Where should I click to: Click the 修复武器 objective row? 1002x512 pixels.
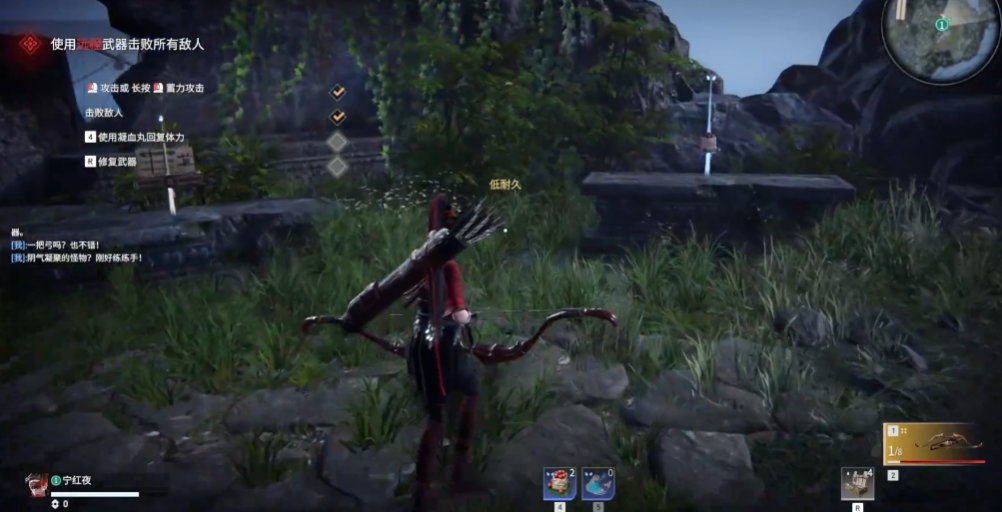click(116, 161)
